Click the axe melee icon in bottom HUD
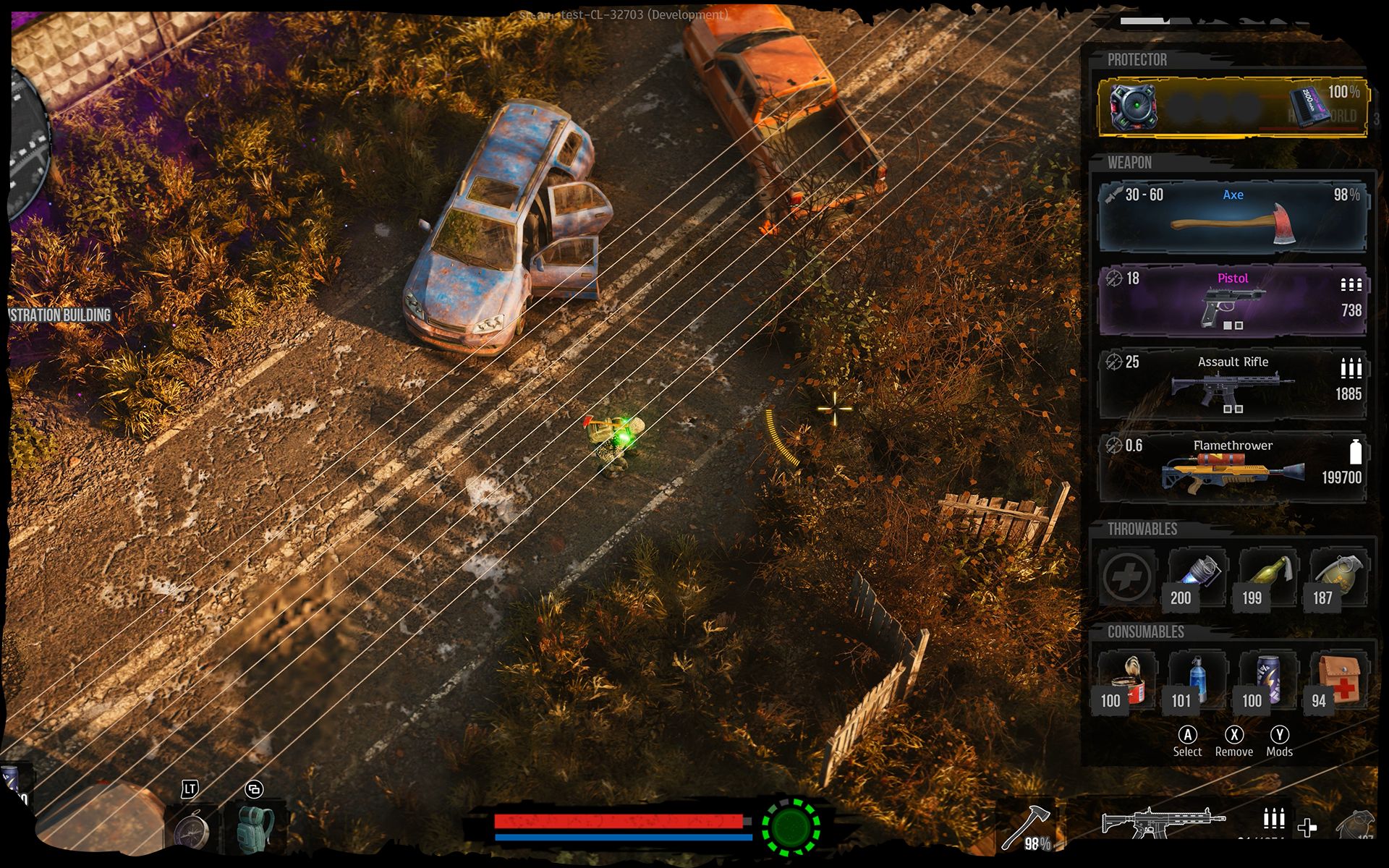The height and width of the screenshot is (868, 1389). point(1026,826)
